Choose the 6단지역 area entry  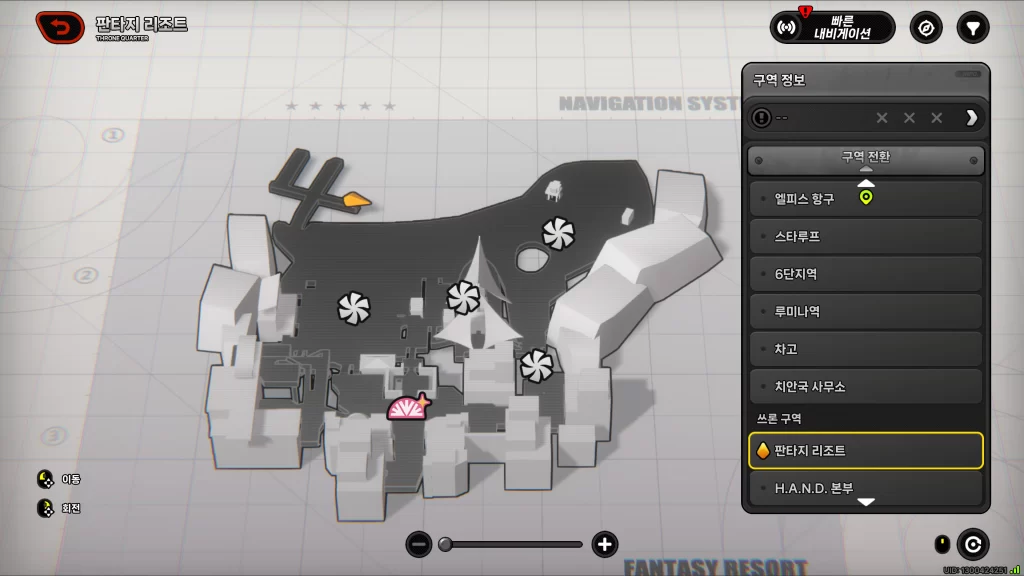tap(866, 274)
